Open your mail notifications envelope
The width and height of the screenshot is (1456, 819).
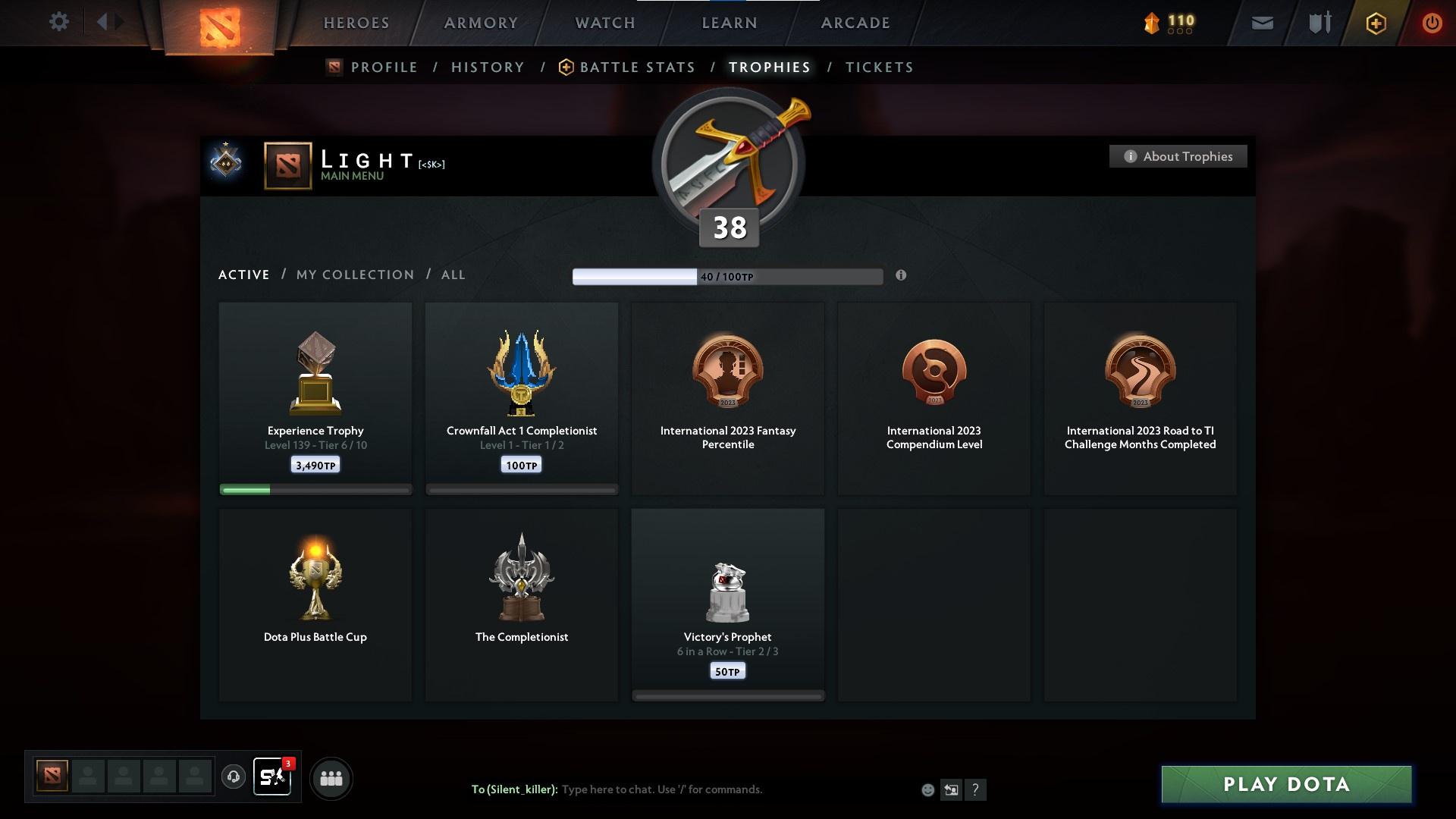pos(1261,23)
